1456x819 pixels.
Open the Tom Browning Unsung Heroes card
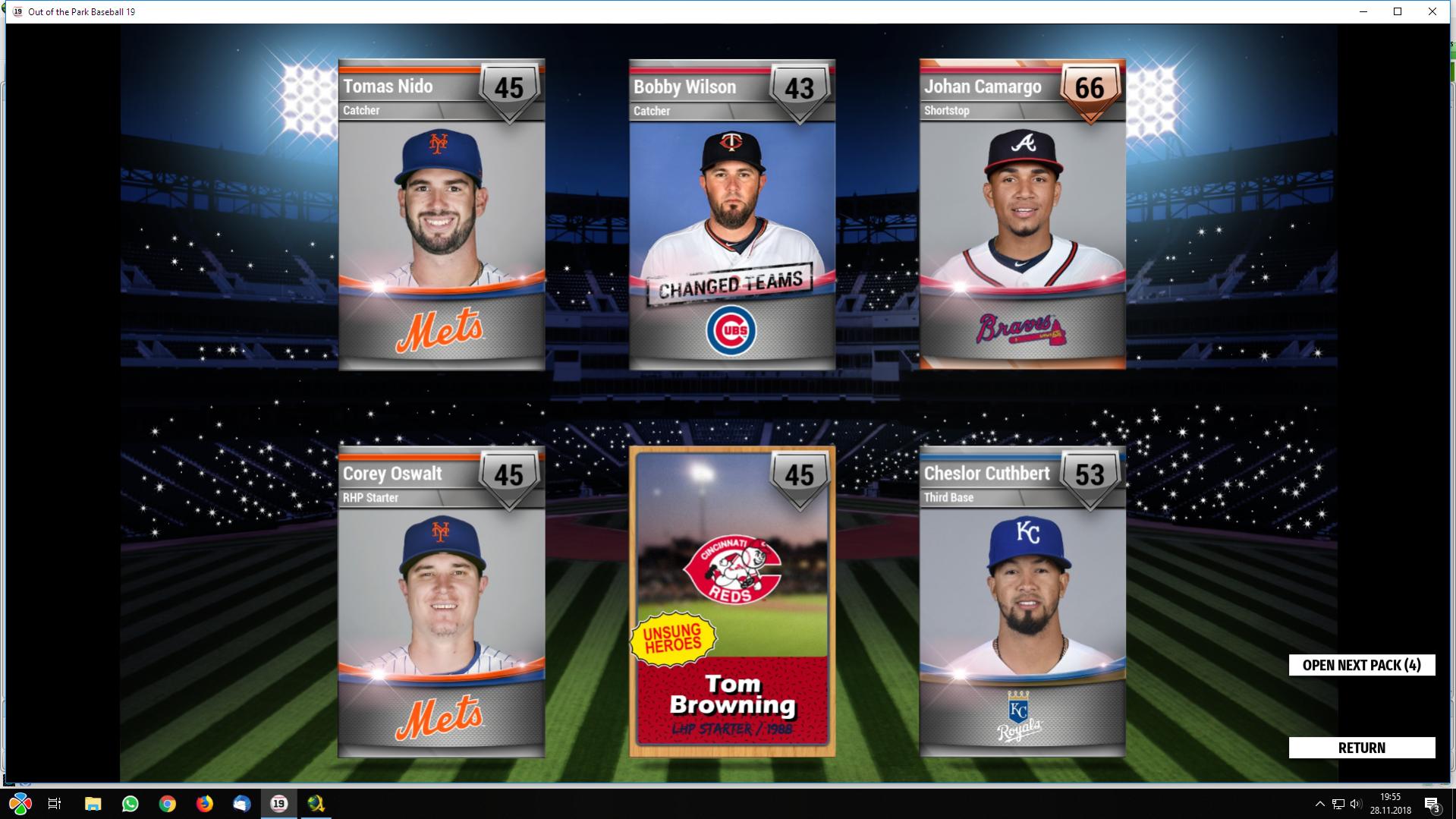point(732,602)
